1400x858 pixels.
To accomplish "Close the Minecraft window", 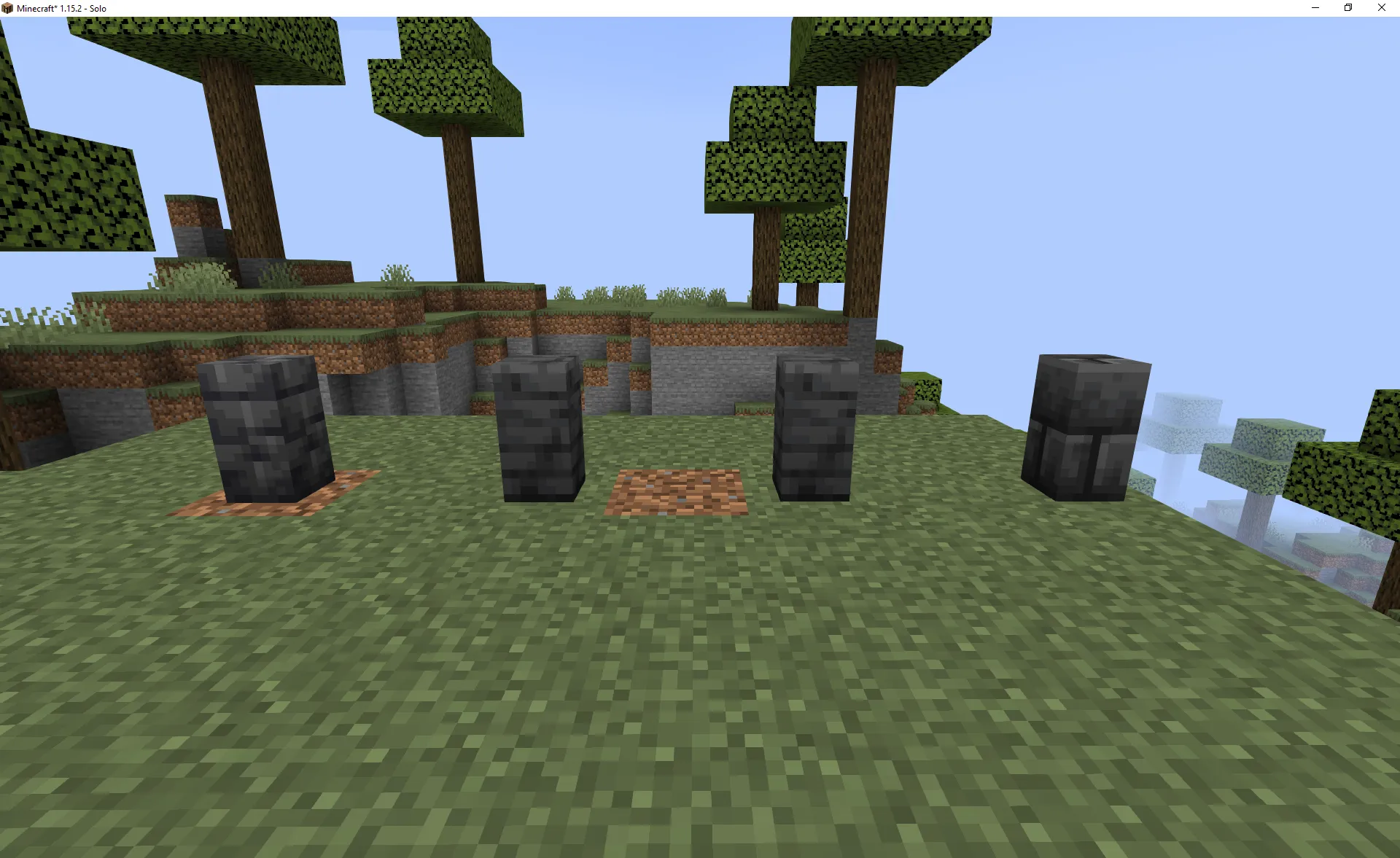I will (x=1381, y=8).
